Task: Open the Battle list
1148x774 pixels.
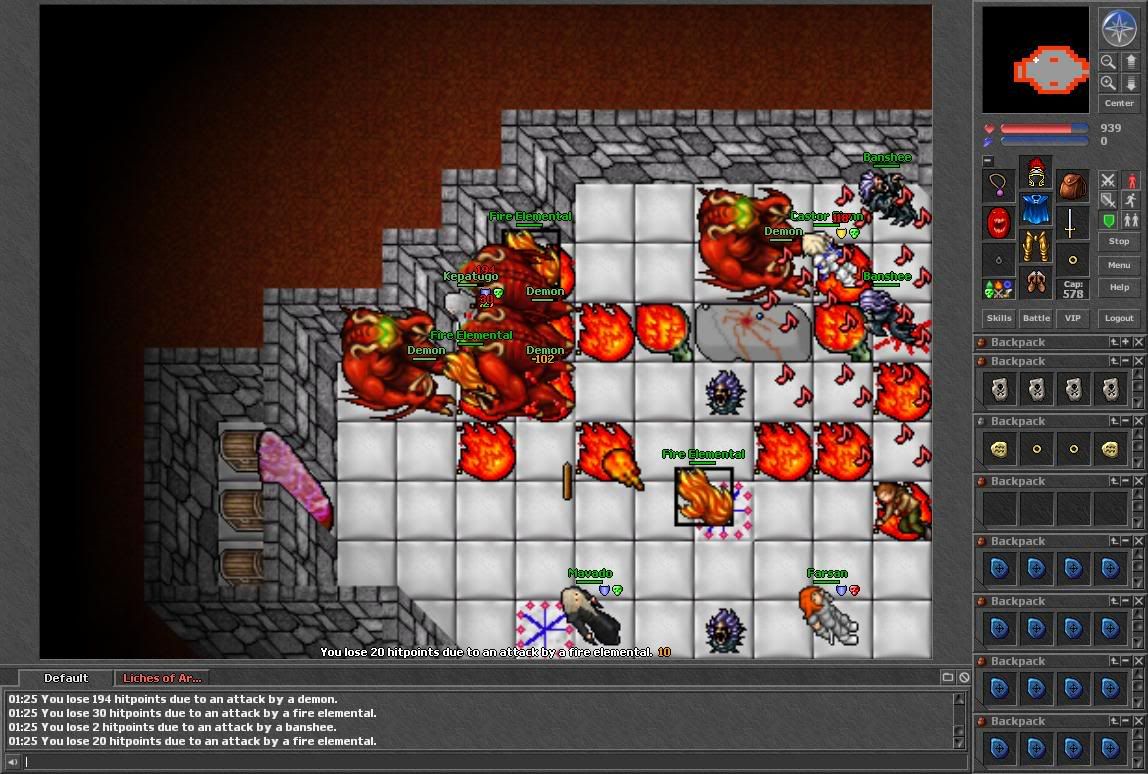Action: click(1036, 318)
